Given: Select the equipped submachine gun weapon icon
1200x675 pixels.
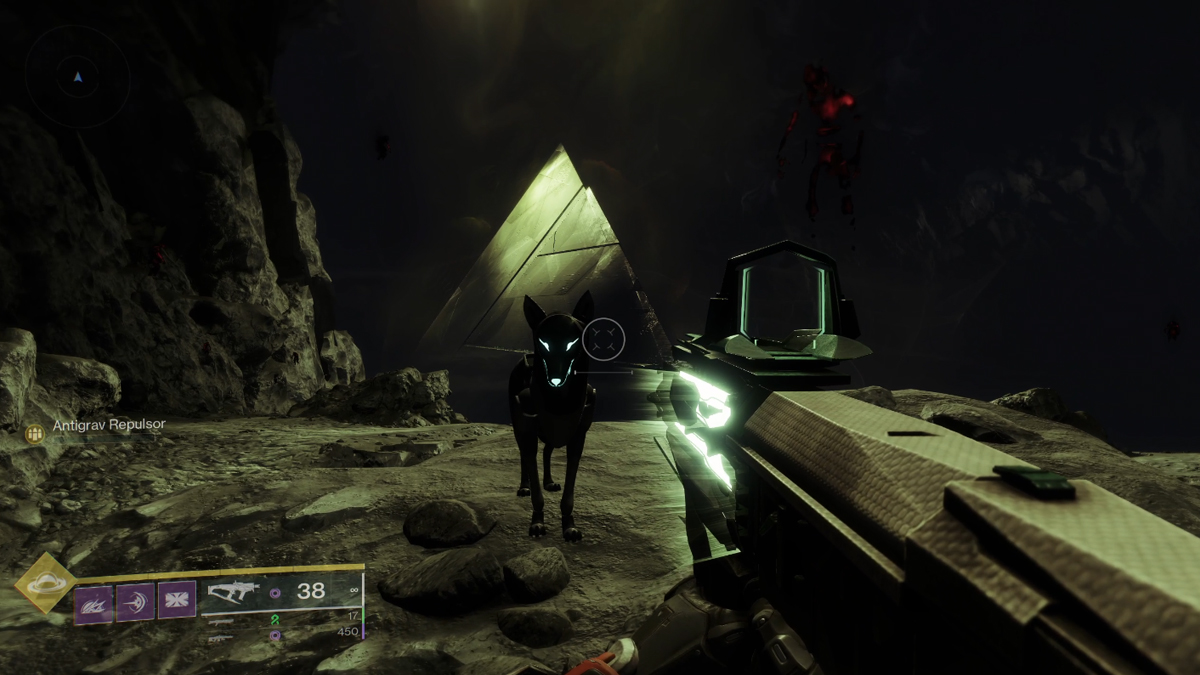Looking at the screenshot, I should click(x=234, y=592).
